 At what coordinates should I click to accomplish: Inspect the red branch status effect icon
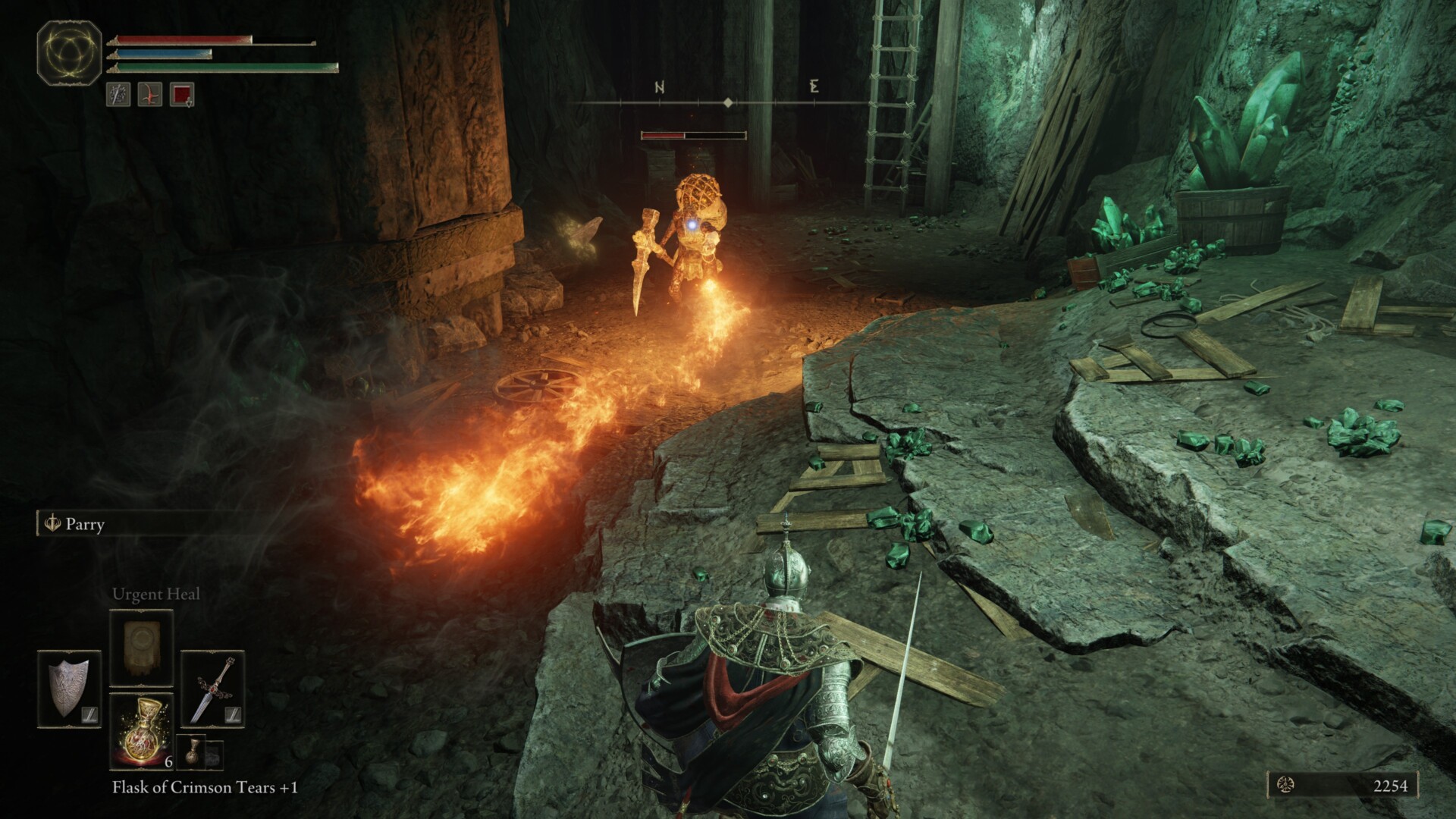click(149, 95)
